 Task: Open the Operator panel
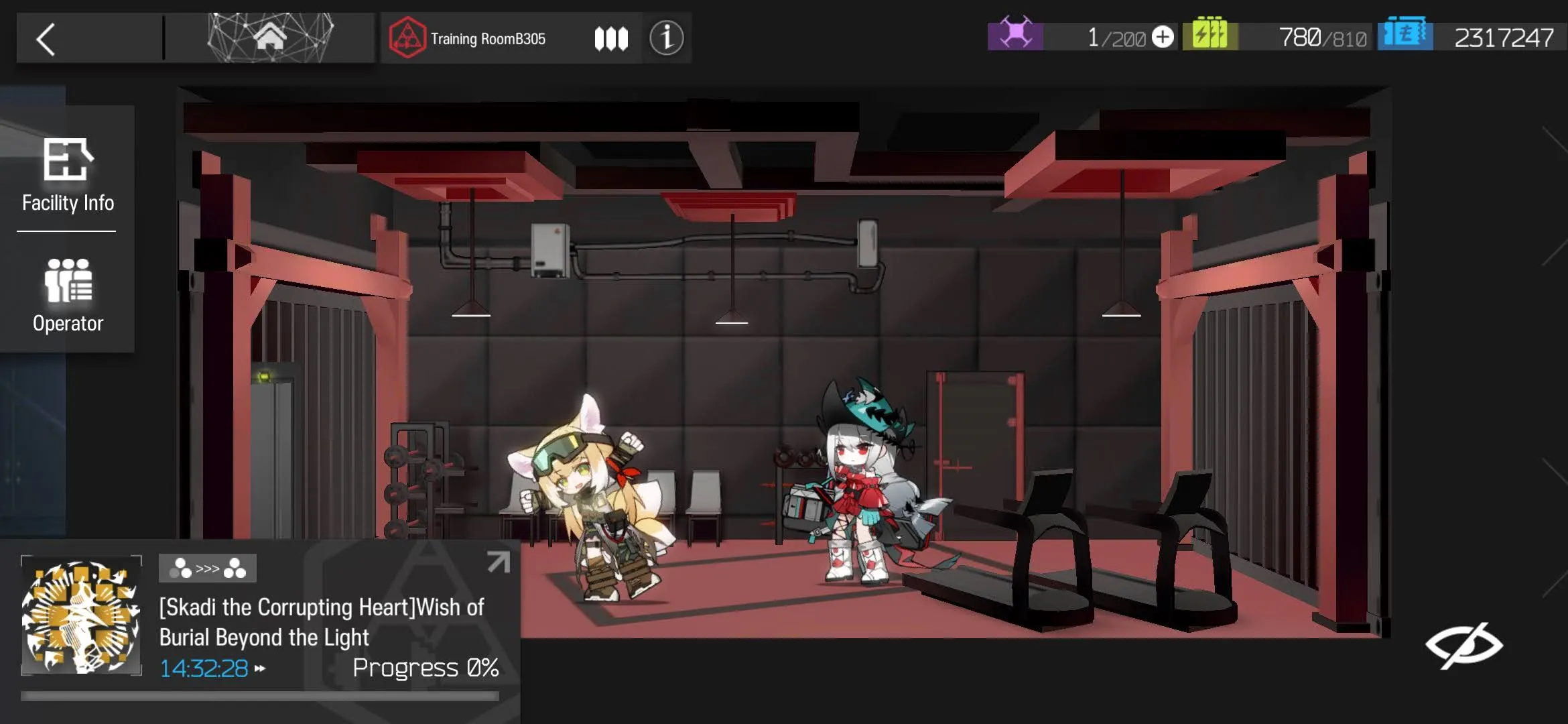click(68, 295)
